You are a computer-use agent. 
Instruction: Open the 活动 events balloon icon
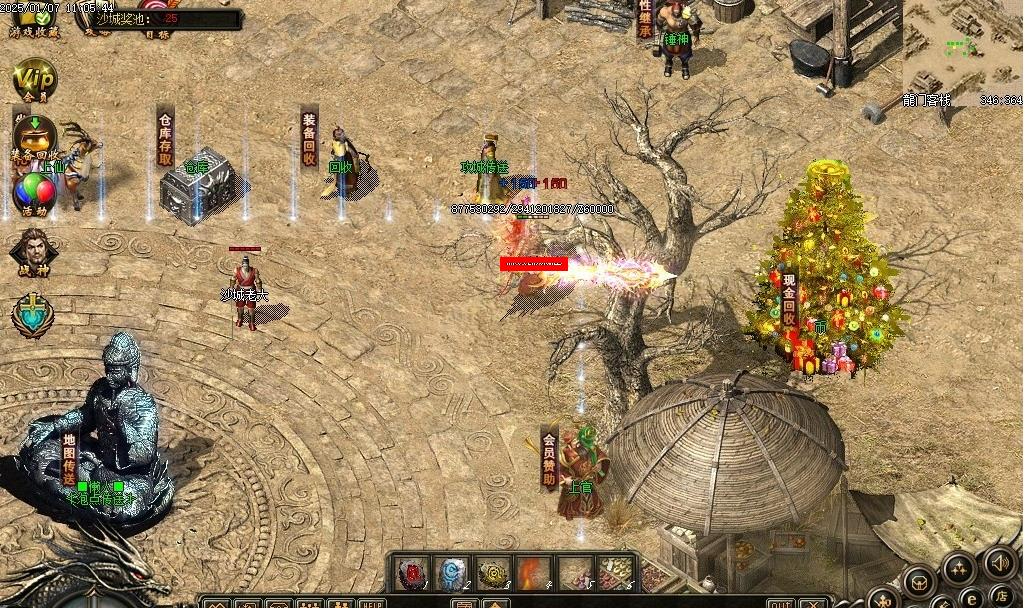(33, 191)
